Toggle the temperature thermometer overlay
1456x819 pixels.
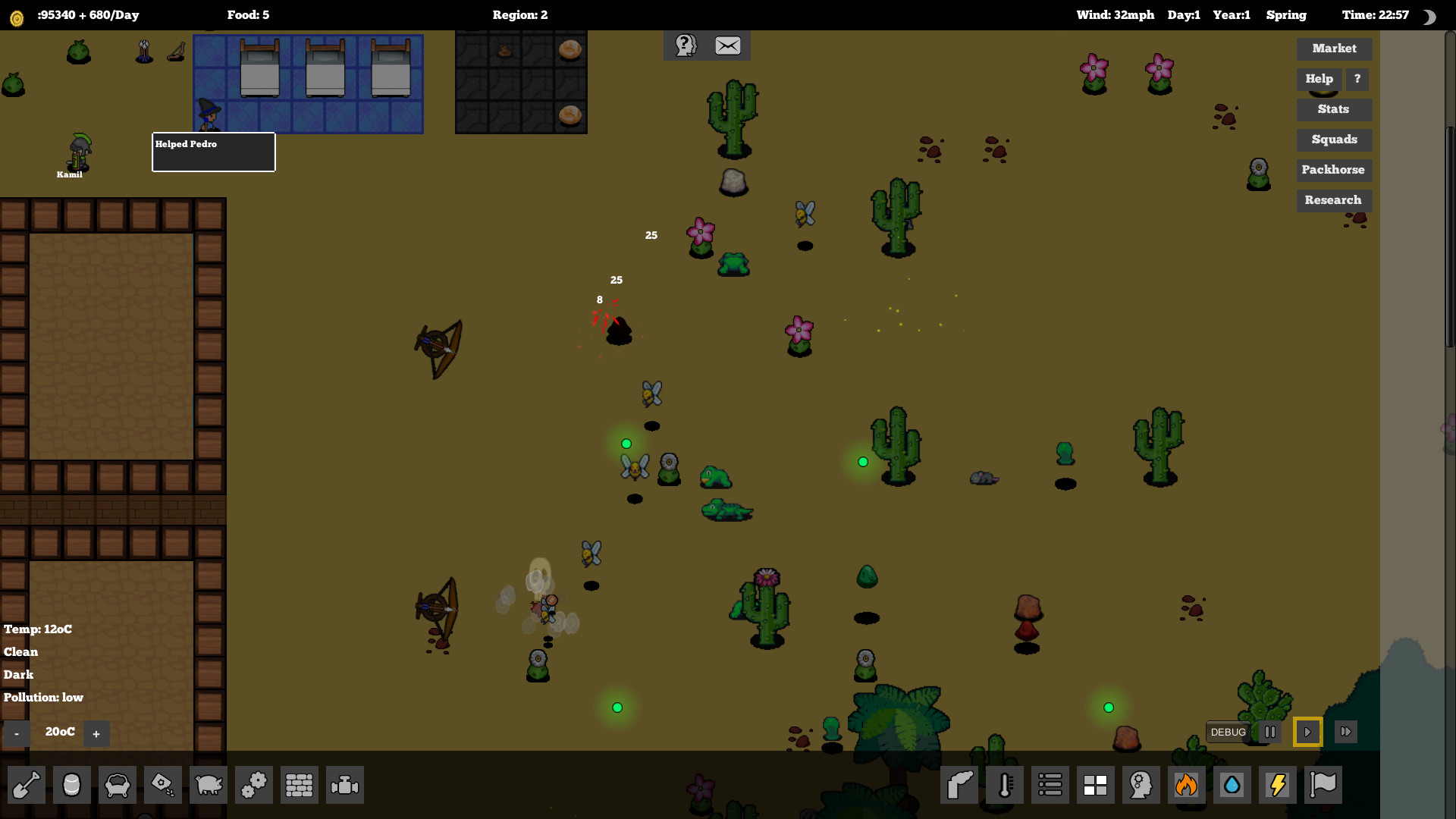(1004, 785)
